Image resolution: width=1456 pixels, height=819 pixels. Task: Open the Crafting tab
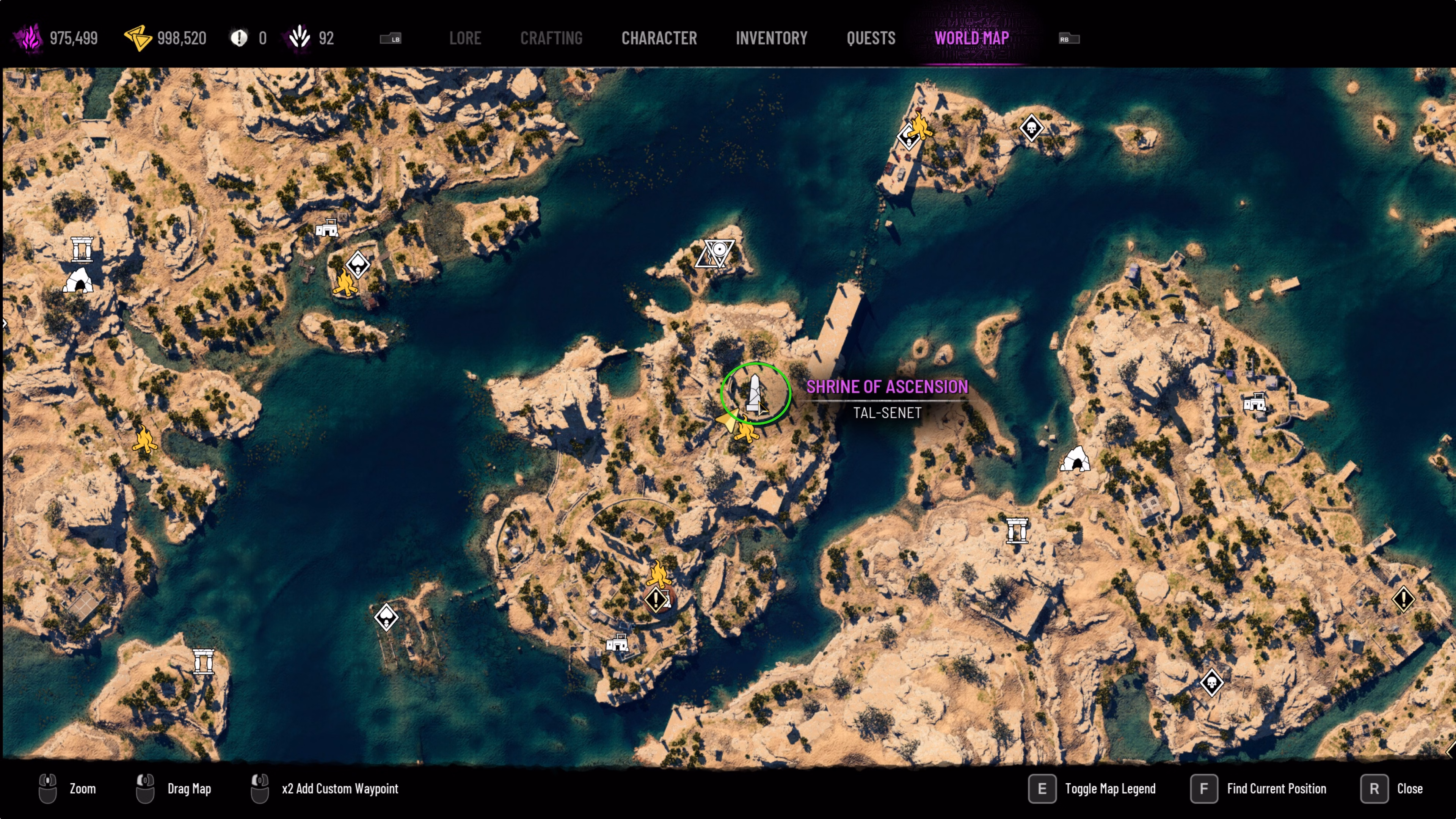(x=551, y=38)
